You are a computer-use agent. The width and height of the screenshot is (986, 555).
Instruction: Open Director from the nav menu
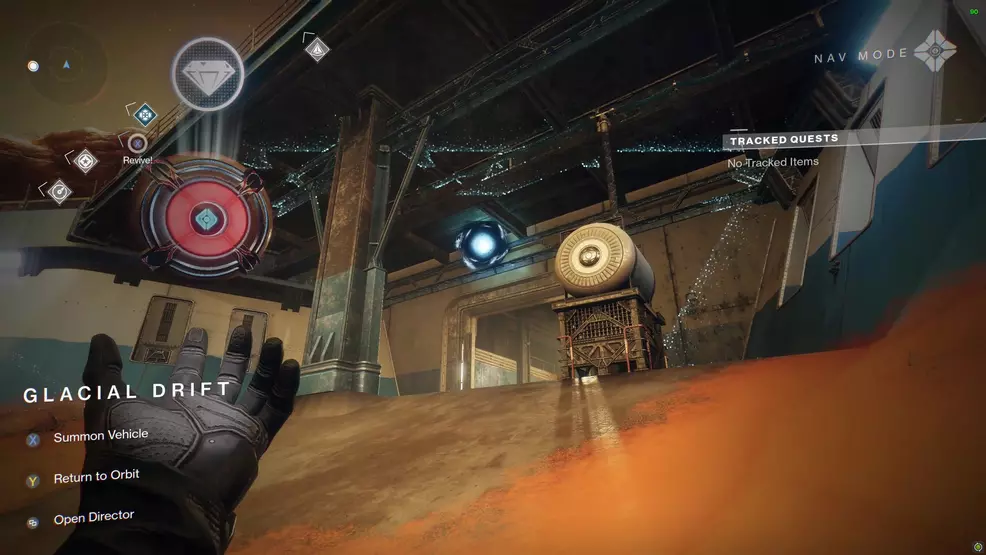93,518
